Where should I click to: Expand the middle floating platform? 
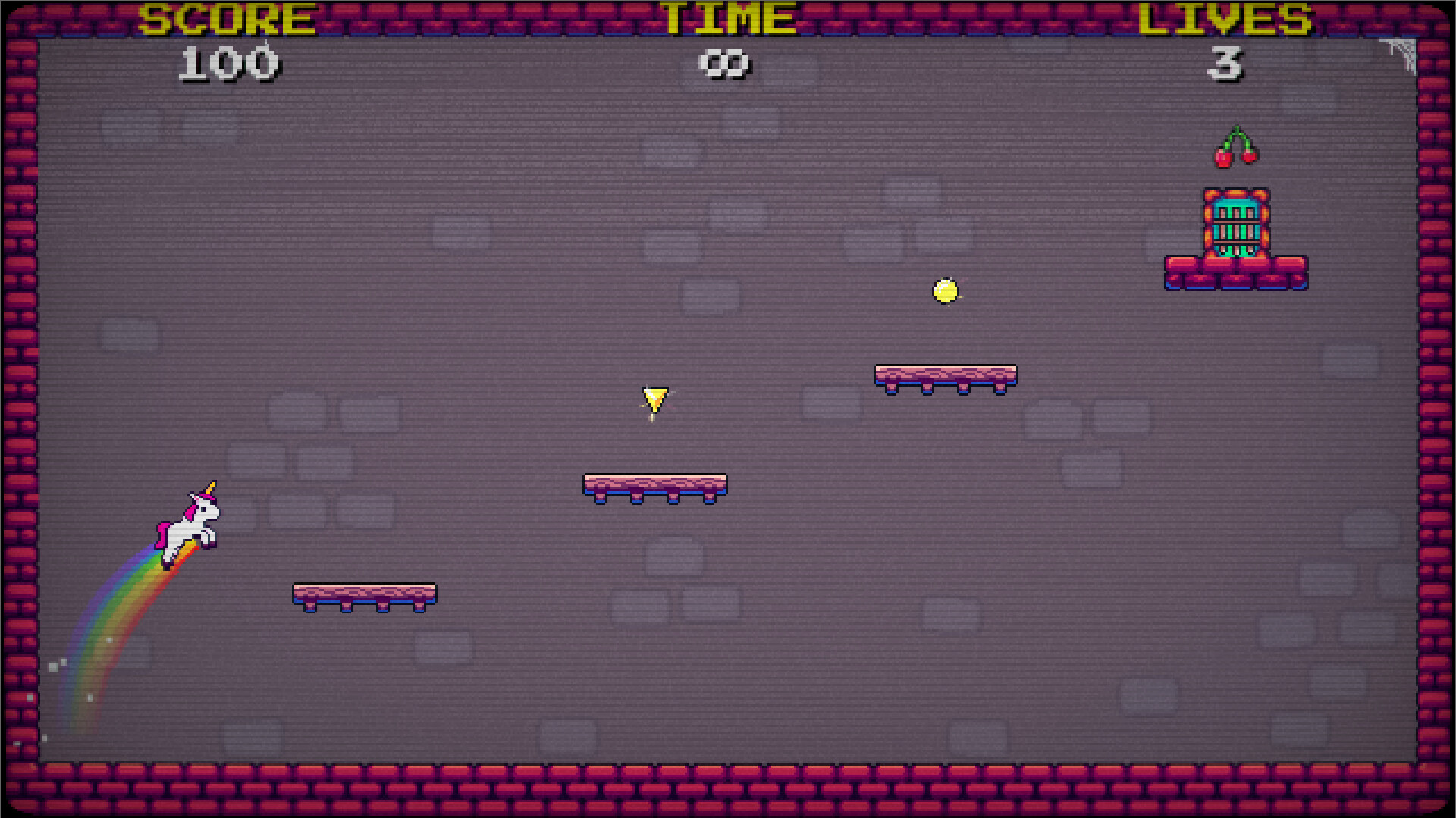click(x=654, y=485)
